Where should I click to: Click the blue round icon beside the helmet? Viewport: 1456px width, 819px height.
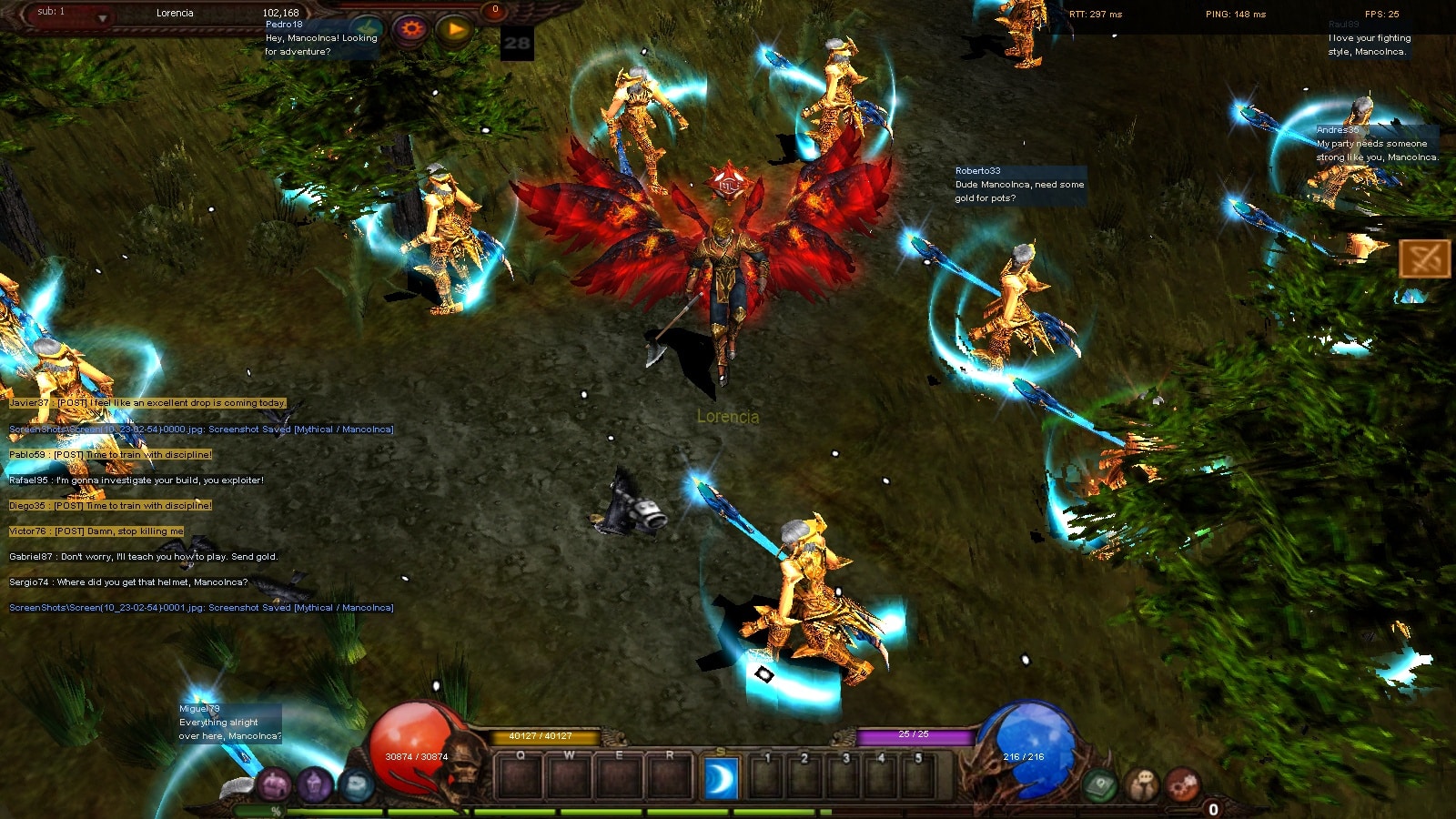(x=357, y=784)
